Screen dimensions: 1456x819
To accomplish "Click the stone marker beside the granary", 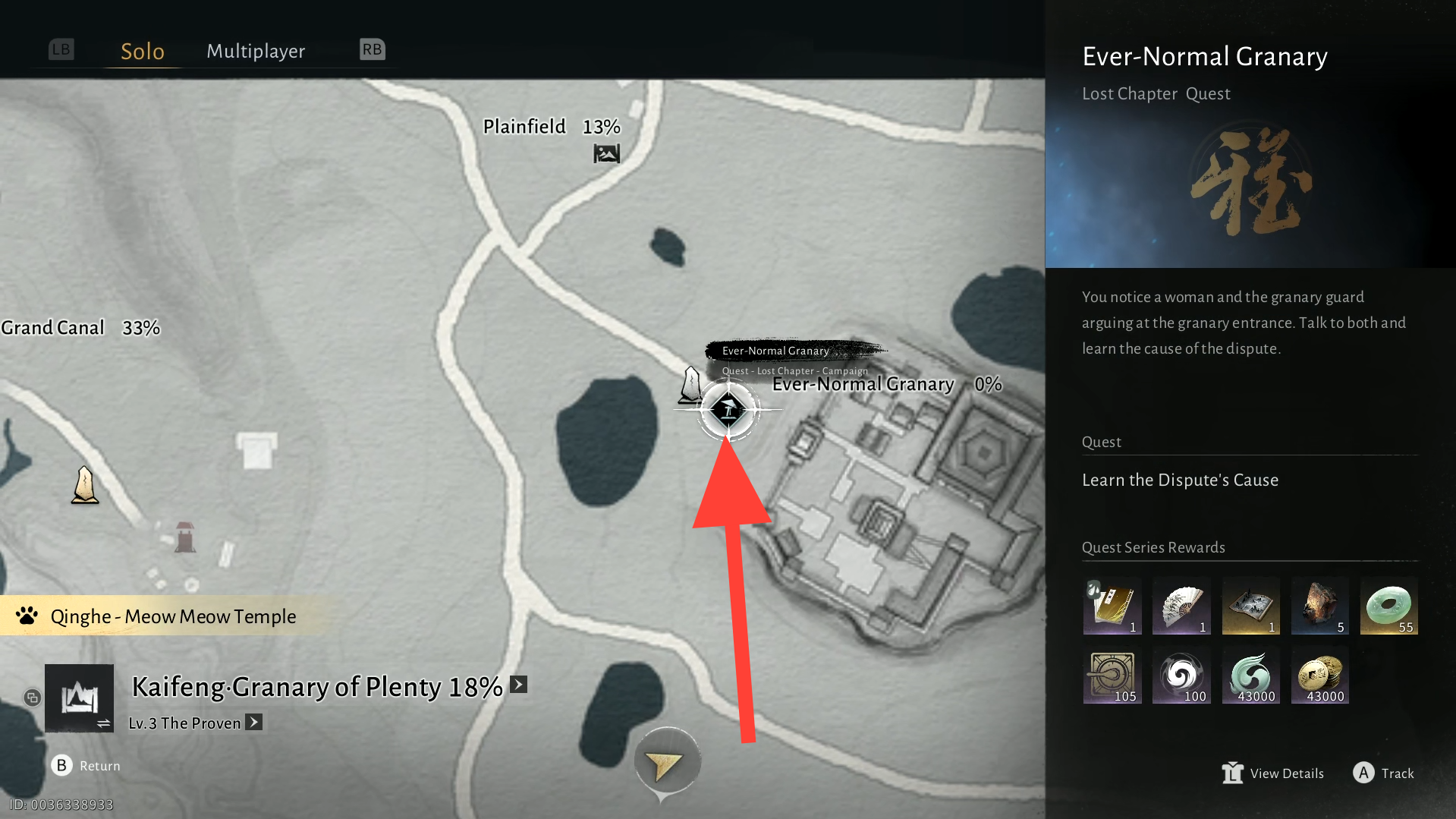I will (x=690, y=385).
